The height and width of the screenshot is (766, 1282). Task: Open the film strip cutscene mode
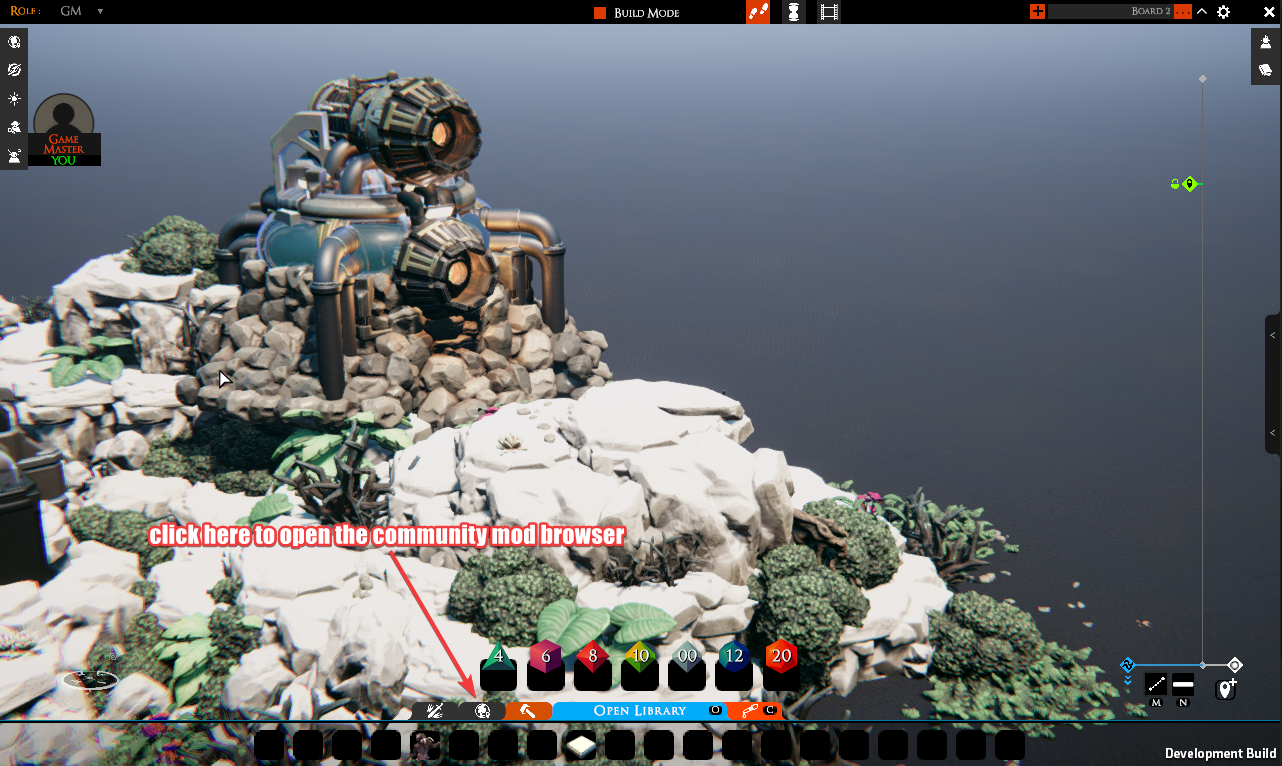(829, 12)
